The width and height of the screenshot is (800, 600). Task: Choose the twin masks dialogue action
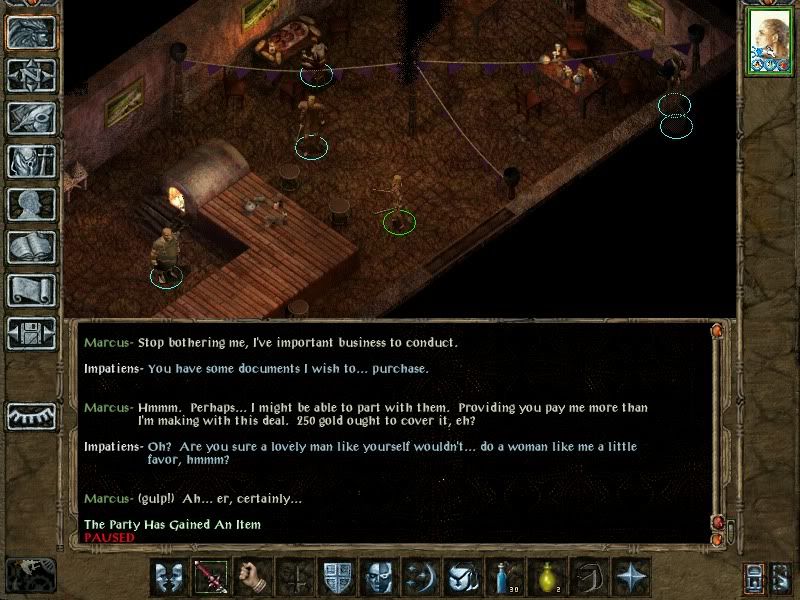tap(170, 577)
